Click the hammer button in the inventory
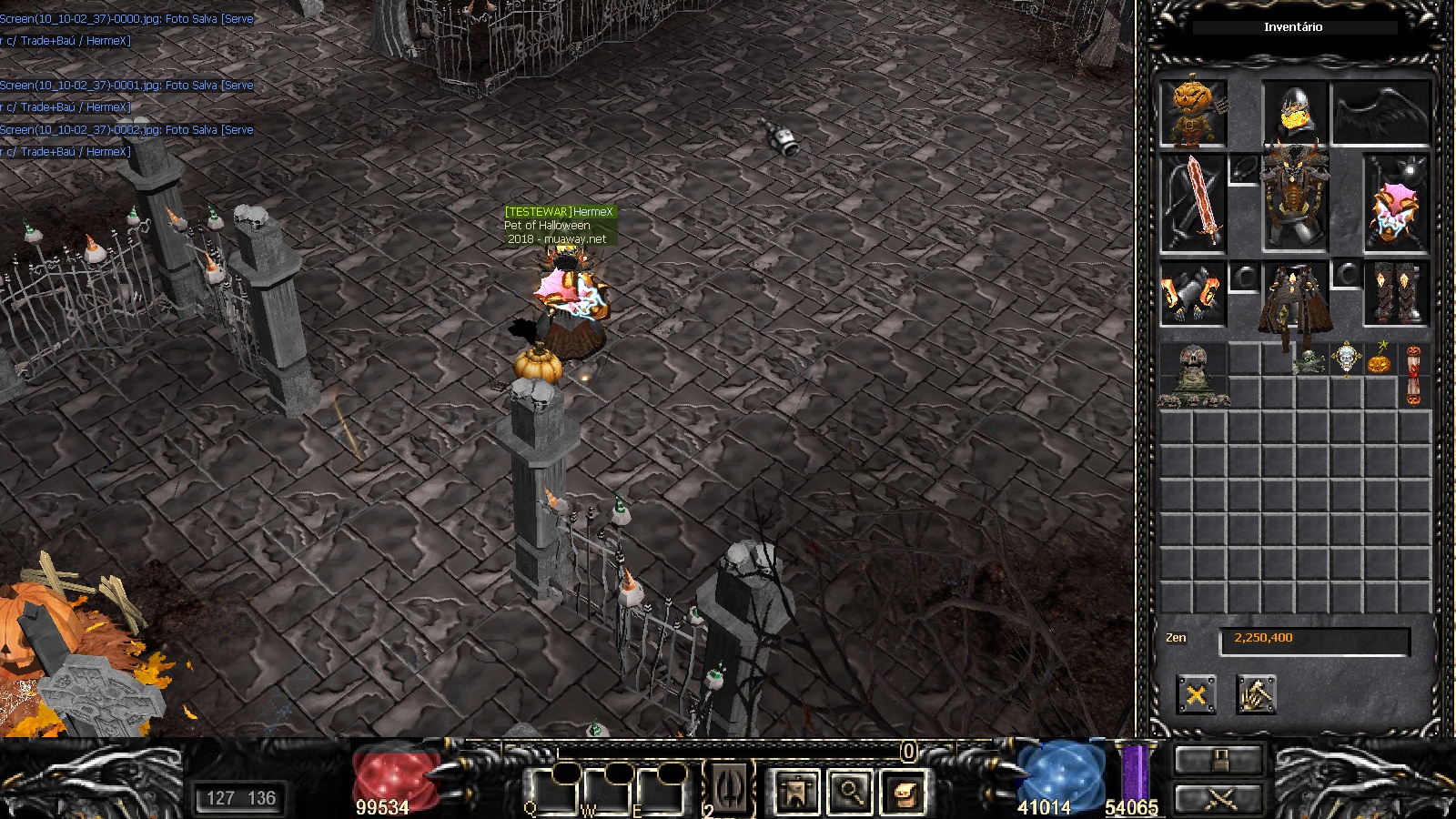This screenshot has height=819, width=1456. (x=1256, y=695)
